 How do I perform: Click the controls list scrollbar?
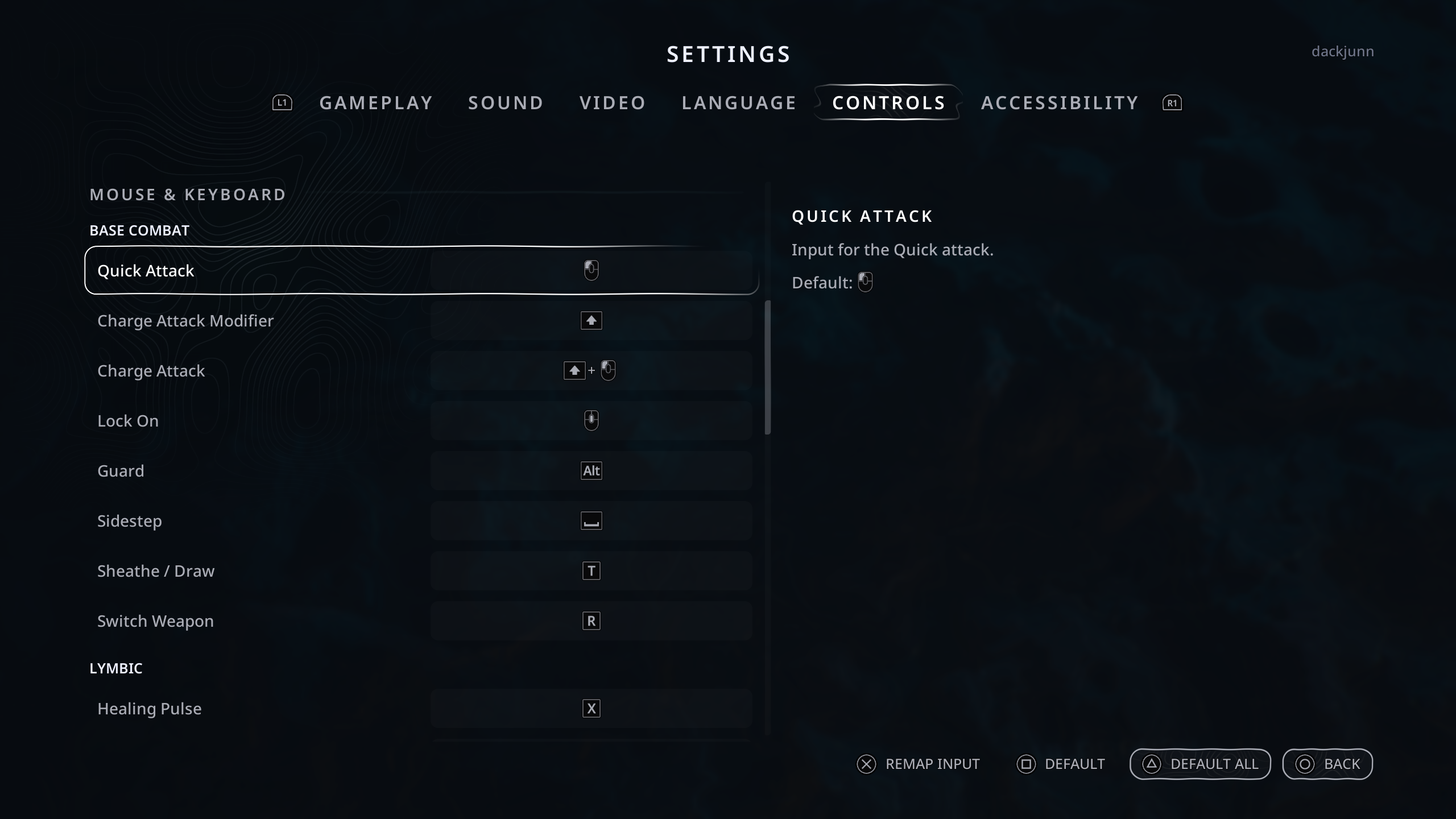768,367
